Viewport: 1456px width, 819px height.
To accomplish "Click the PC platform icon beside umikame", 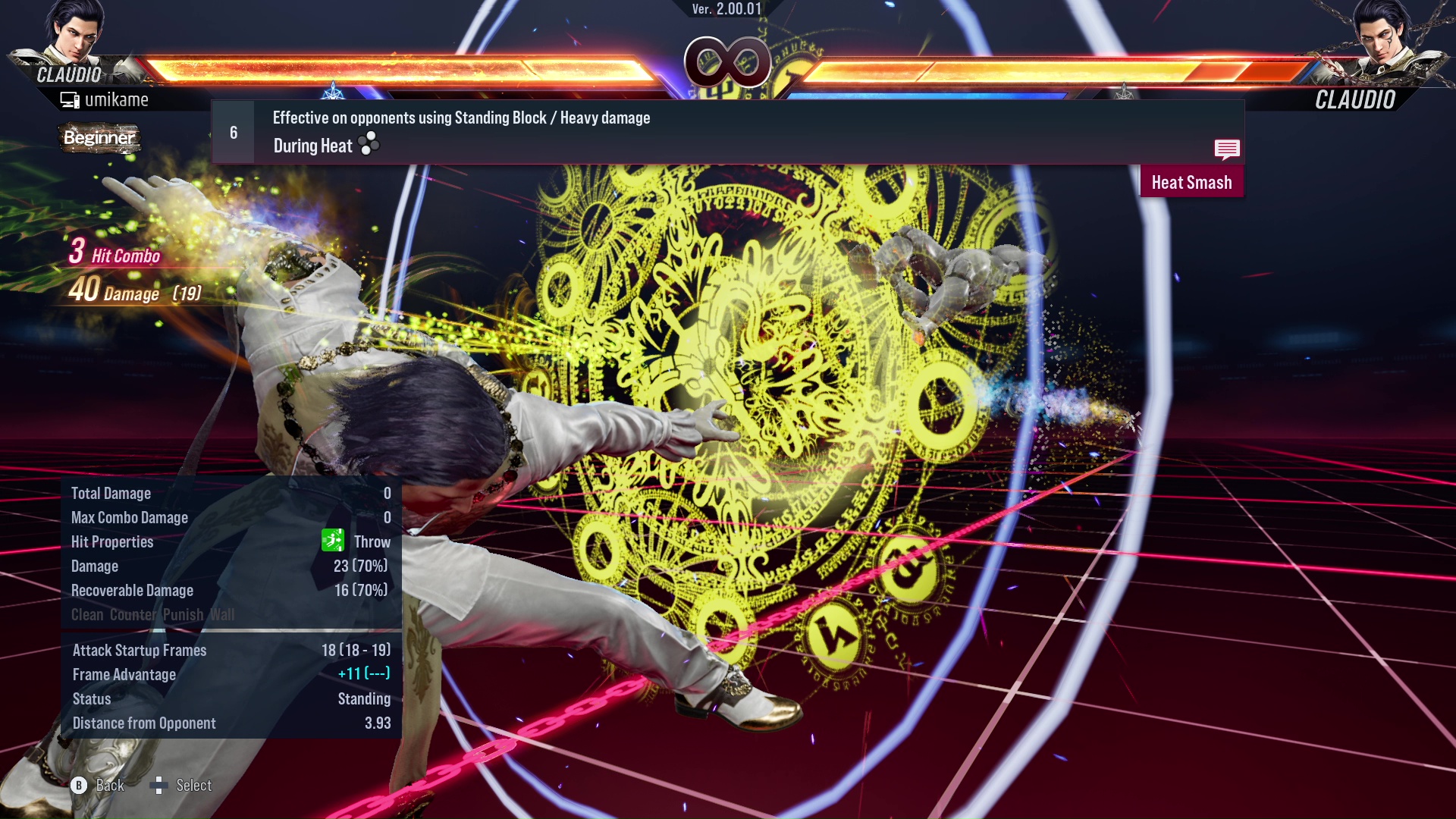I will click(x=71, y=99).
